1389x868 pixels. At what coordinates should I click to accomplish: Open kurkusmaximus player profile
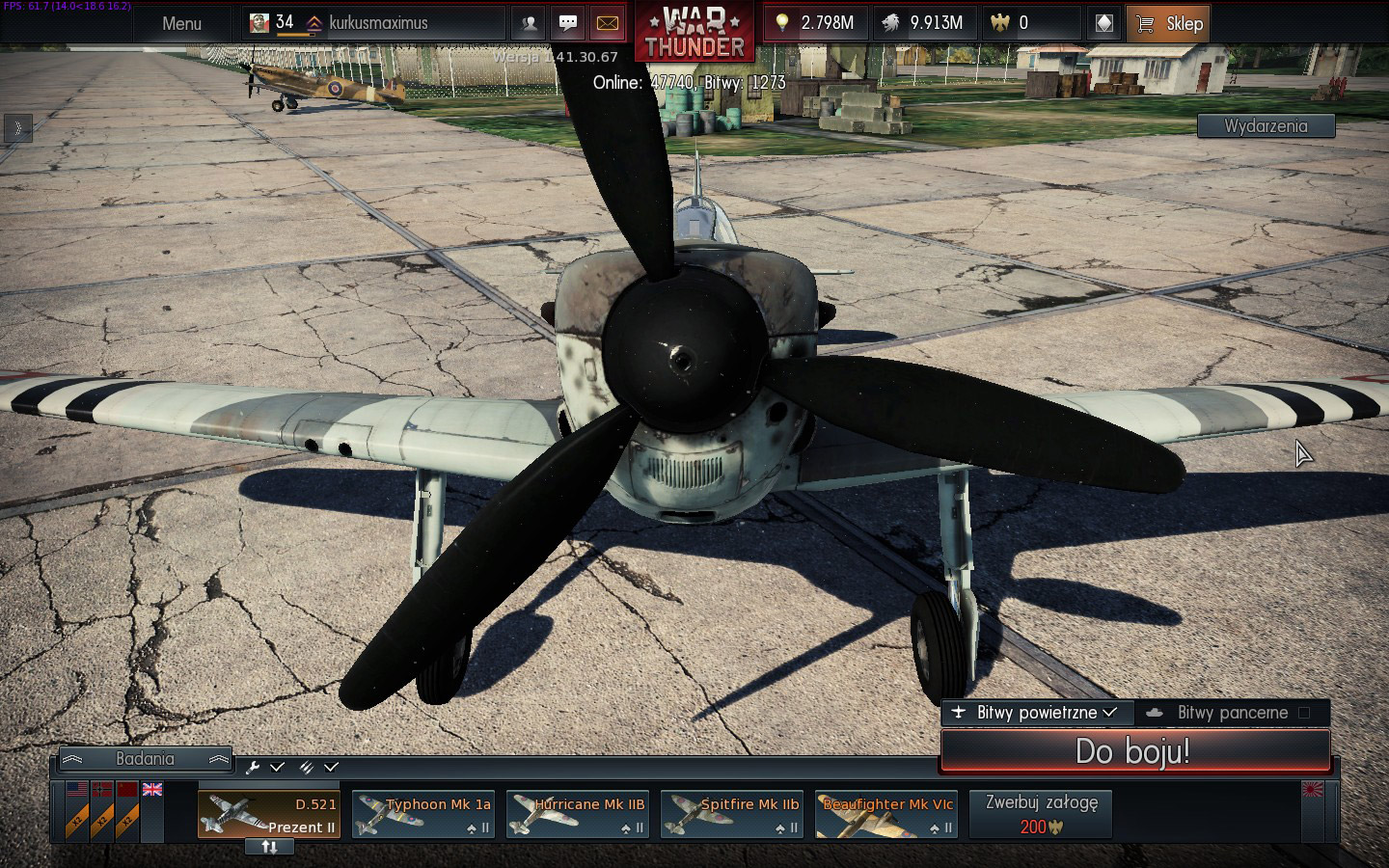[377, 23]
